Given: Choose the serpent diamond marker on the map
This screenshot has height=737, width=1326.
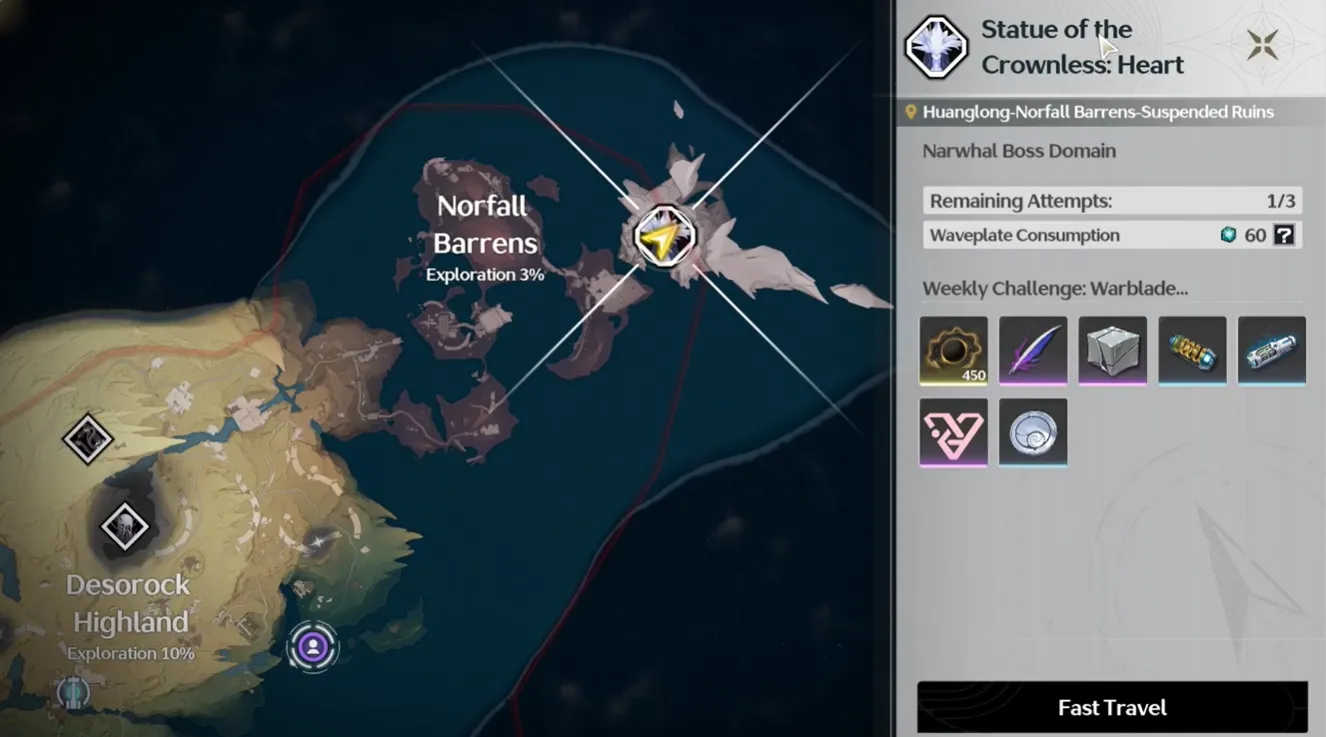Looking at the screenshot, I should pyautogui.click(x=87, y=438).
